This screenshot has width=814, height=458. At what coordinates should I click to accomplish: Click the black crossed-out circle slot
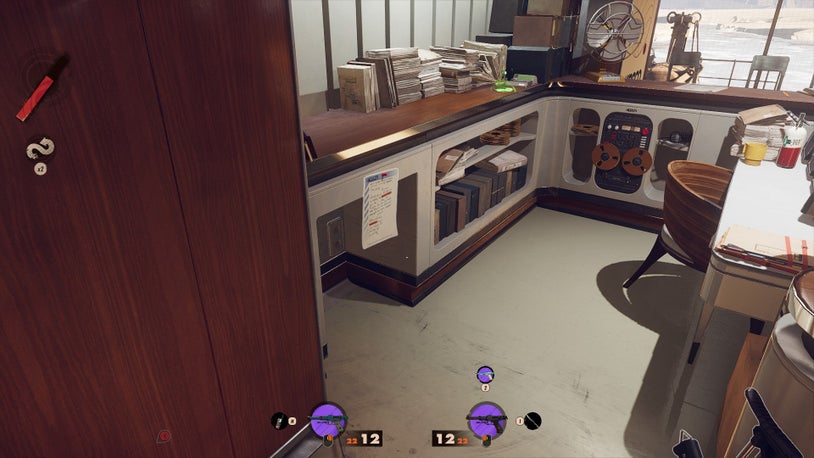(533, 421)
